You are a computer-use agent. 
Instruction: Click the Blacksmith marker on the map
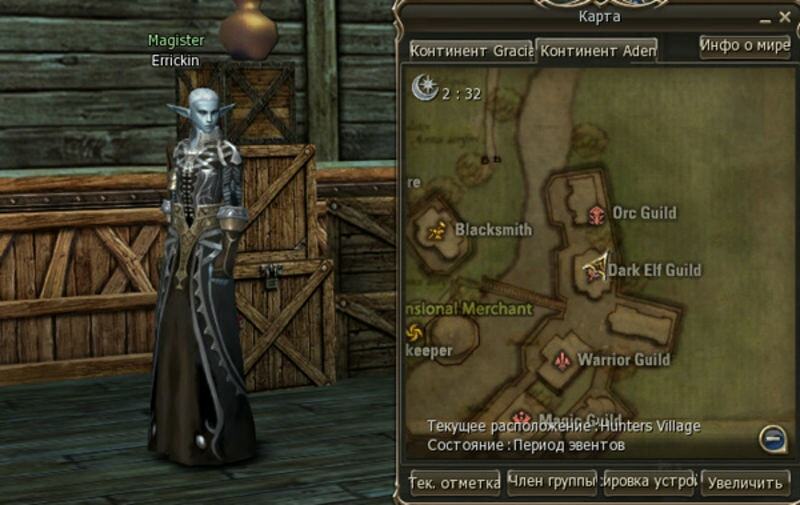pyautogui.click(x=436, y=231)
